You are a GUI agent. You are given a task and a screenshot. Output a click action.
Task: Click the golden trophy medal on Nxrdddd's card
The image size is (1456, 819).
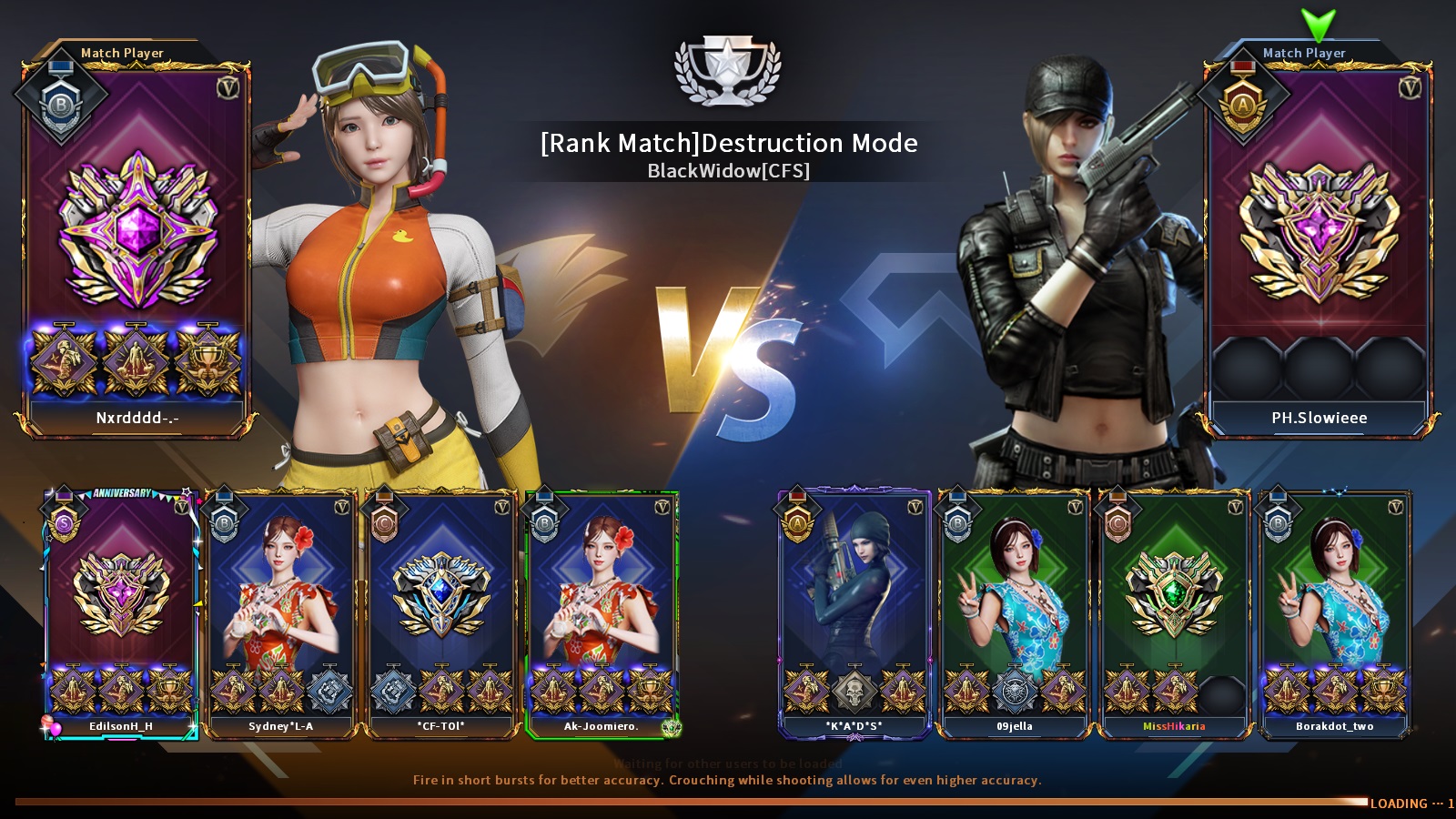click(x=207, y=359)
